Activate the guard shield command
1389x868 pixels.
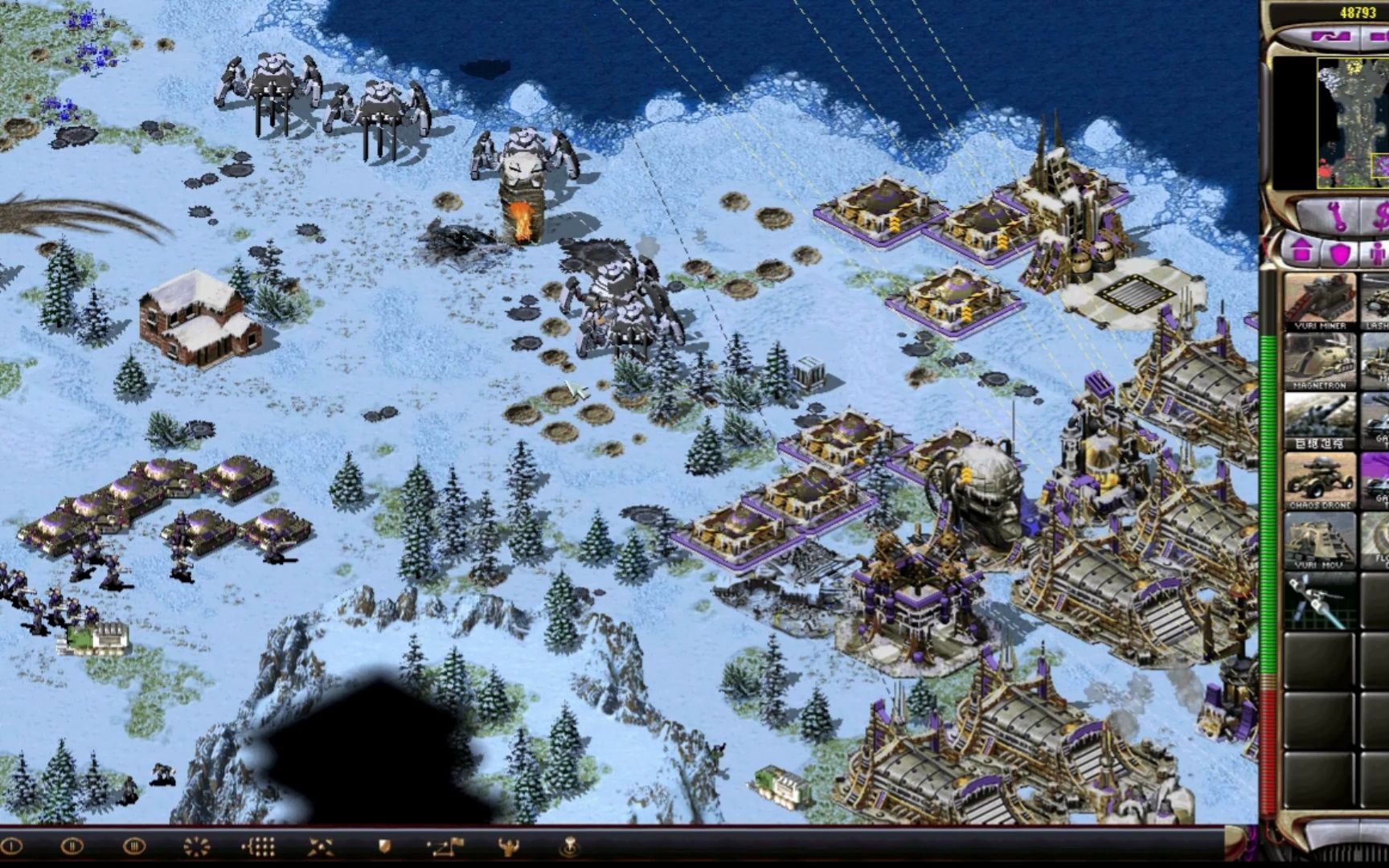[384, 845]
